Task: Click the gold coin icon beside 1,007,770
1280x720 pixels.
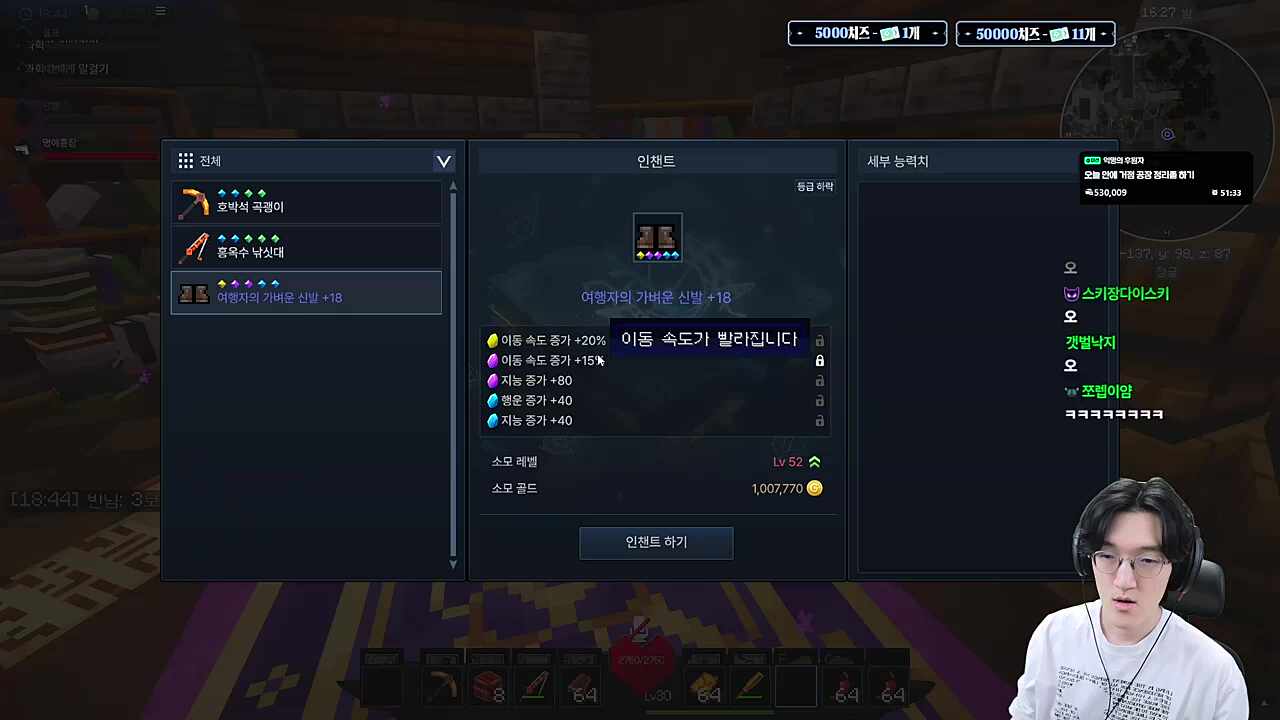Action: tap(814, 488)
